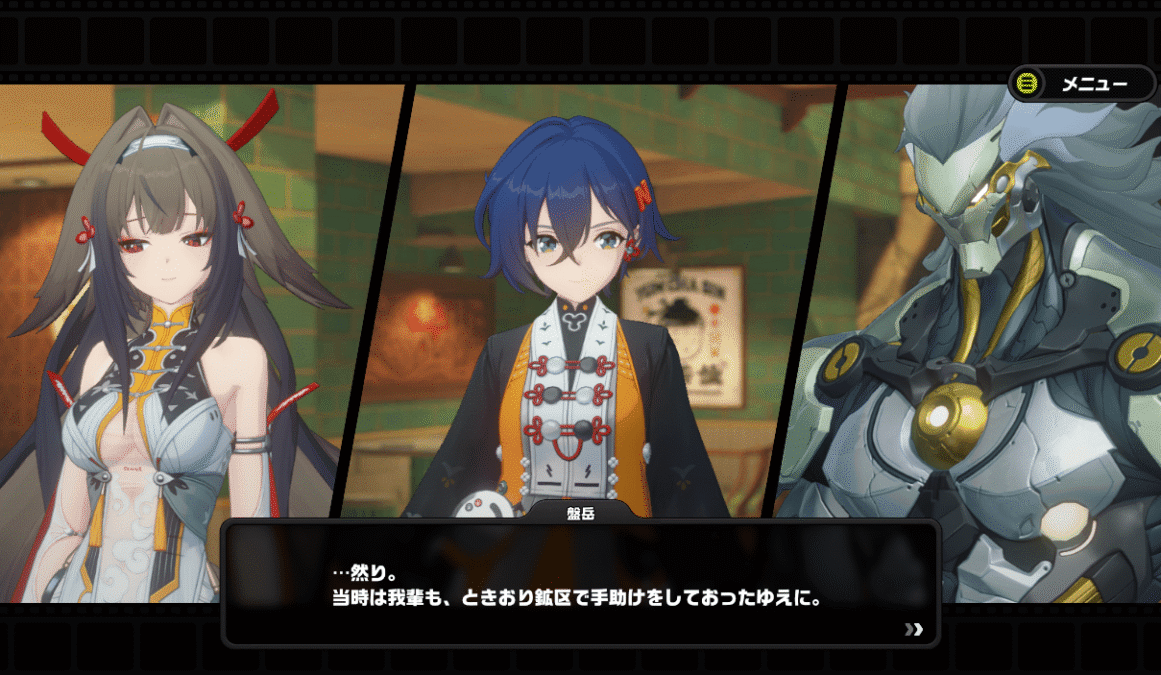Advance dialogue with the double-arrow indicator
Viewport: 1161px width, 675px height.
[x=913, y=629]
